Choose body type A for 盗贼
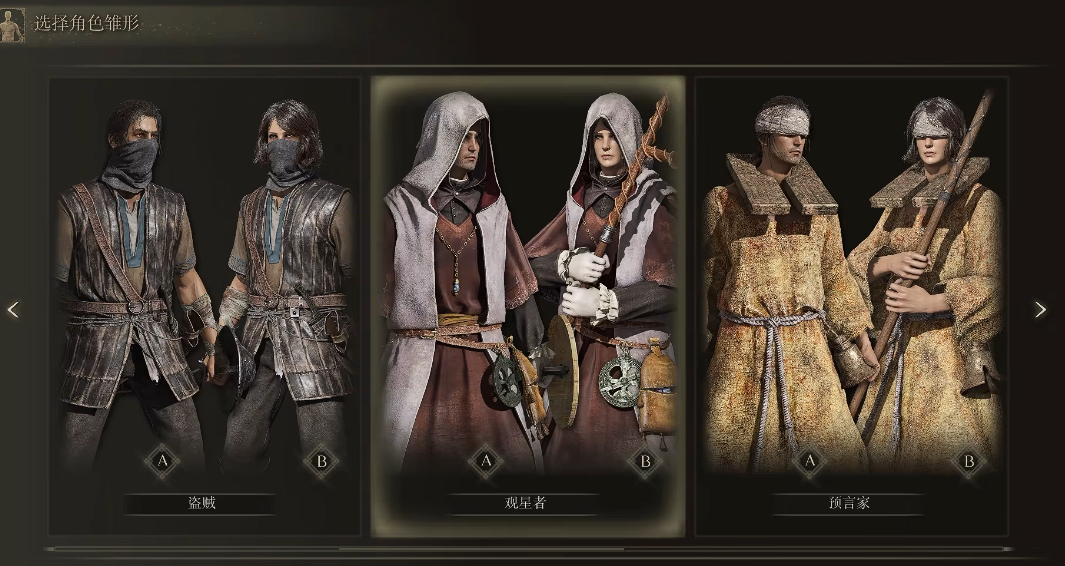This screenshot has height=566, width=1065. tap(161, 461)
